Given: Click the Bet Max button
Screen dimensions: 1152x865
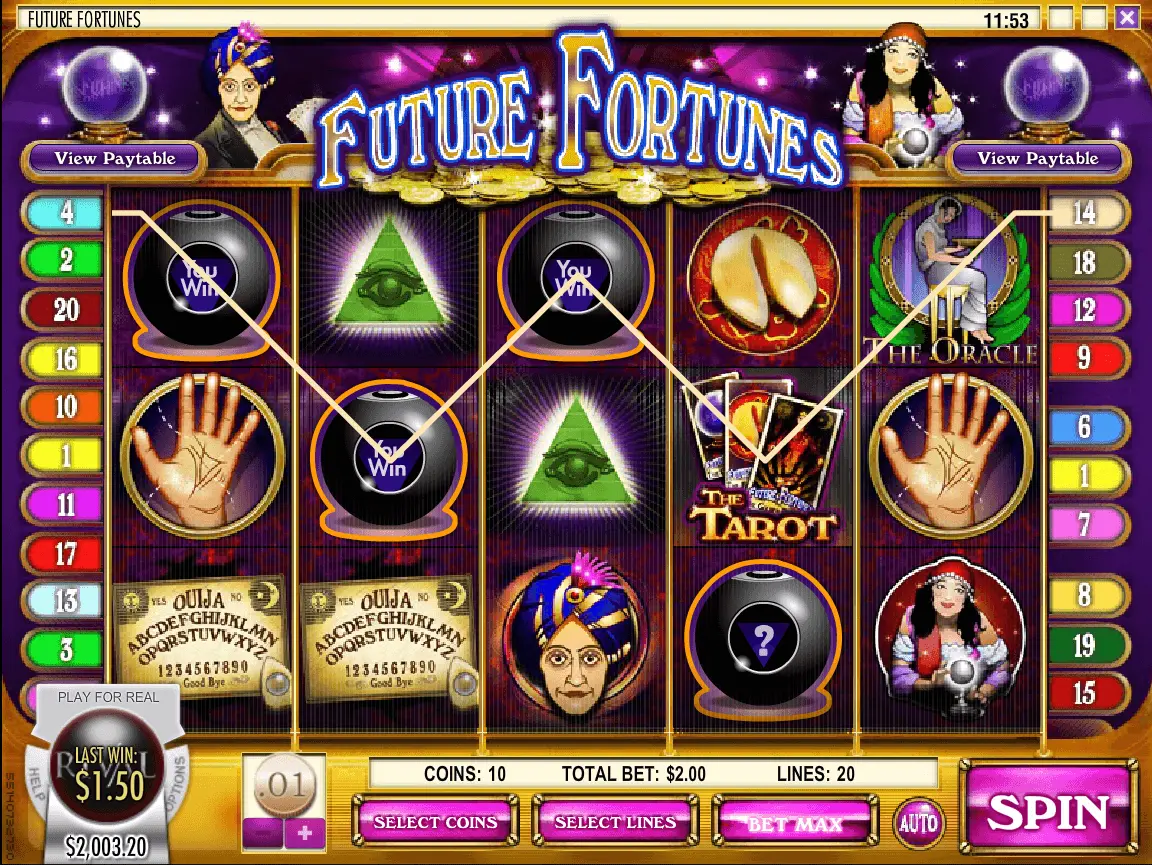Looking at the screenshot, I should pyautogui.click(x=794, y=823).
